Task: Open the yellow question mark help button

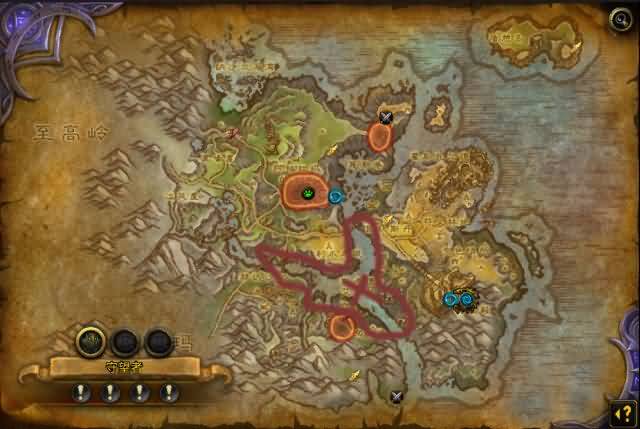Action: tap(622, 411)
